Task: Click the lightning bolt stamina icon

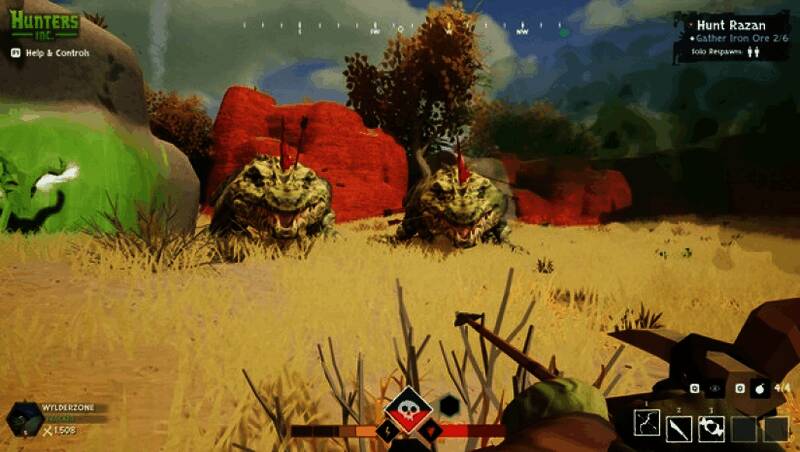Action: [387, 431]
